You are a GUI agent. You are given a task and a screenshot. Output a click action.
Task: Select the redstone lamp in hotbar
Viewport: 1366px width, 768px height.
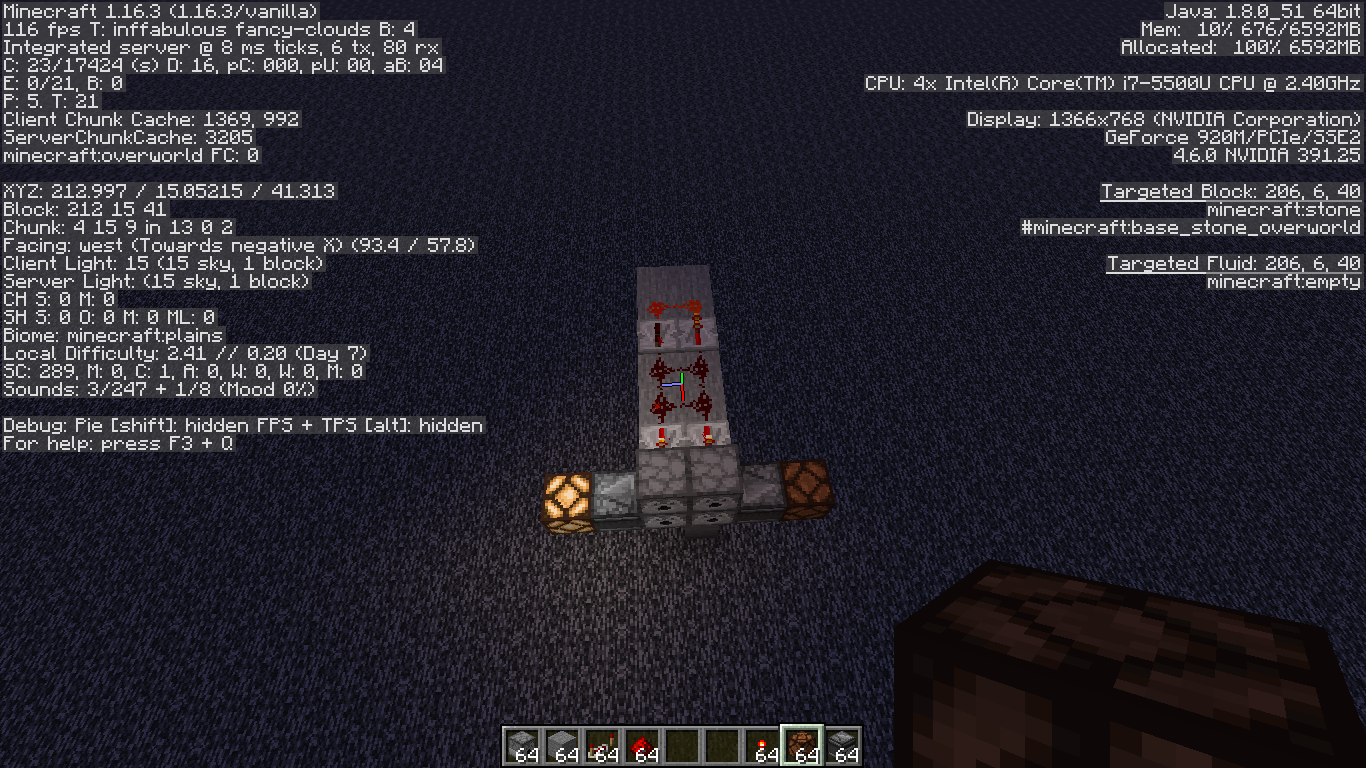tap(802, 746)
